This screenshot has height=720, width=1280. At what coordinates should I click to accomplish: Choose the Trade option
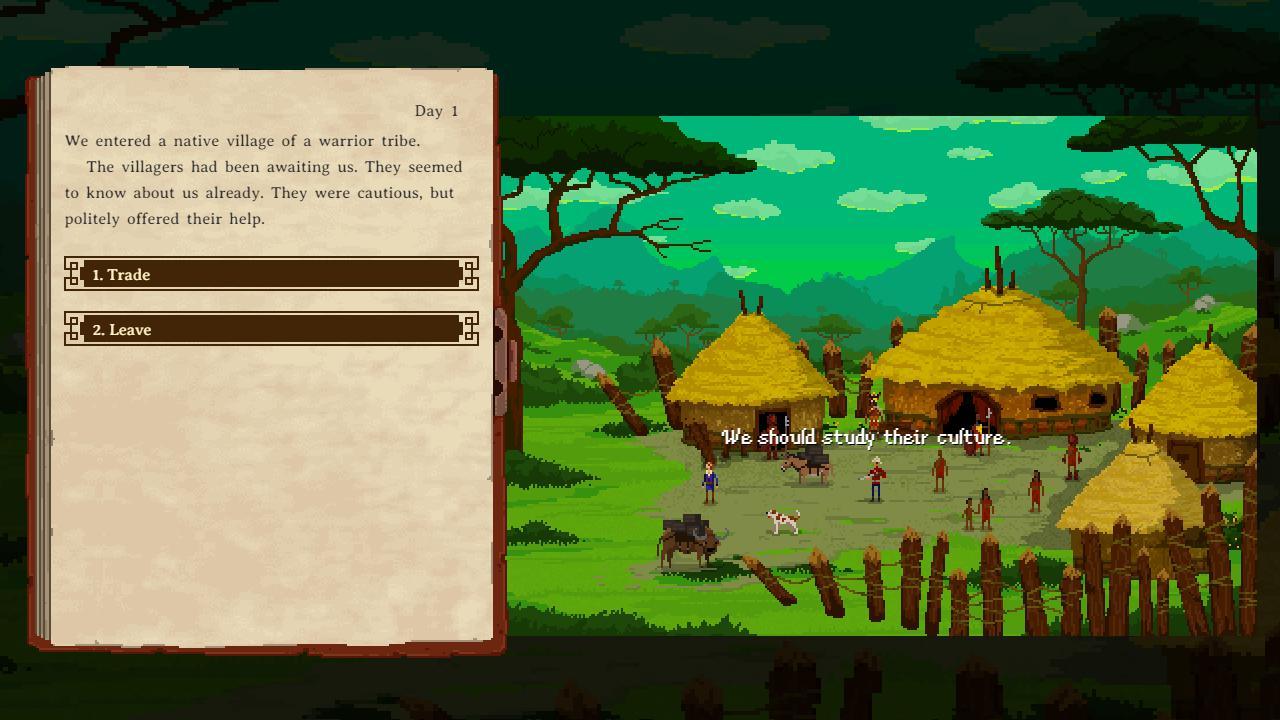(x=270, y=274)
